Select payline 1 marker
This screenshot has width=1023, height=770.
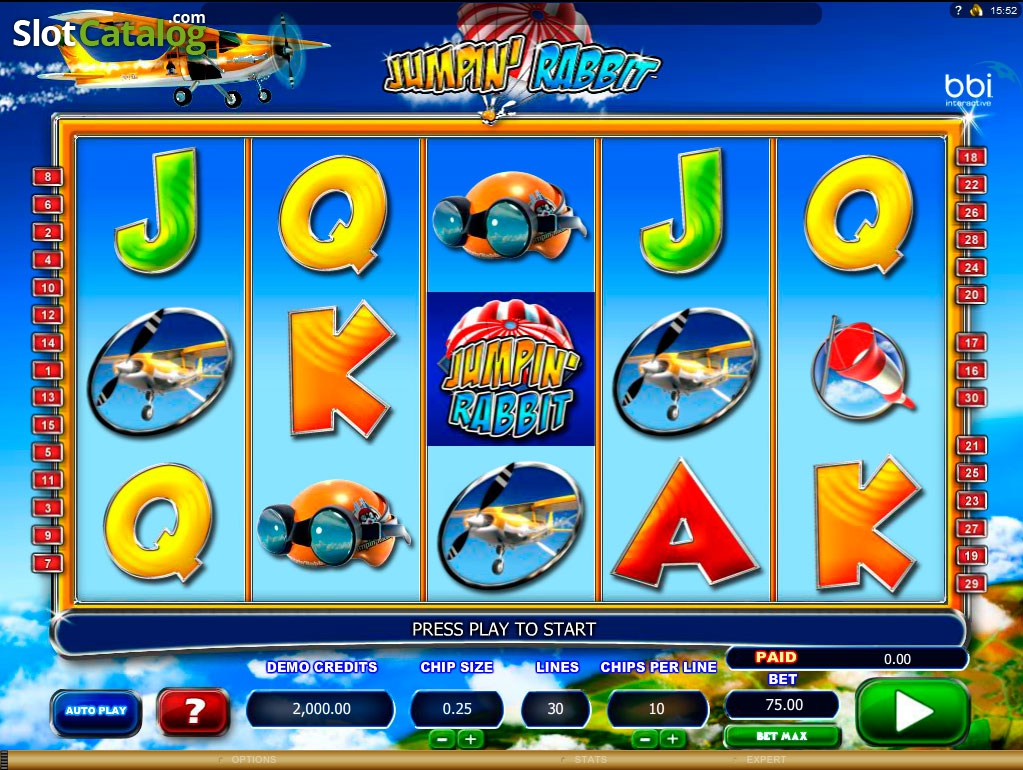(x=48, y=370)
